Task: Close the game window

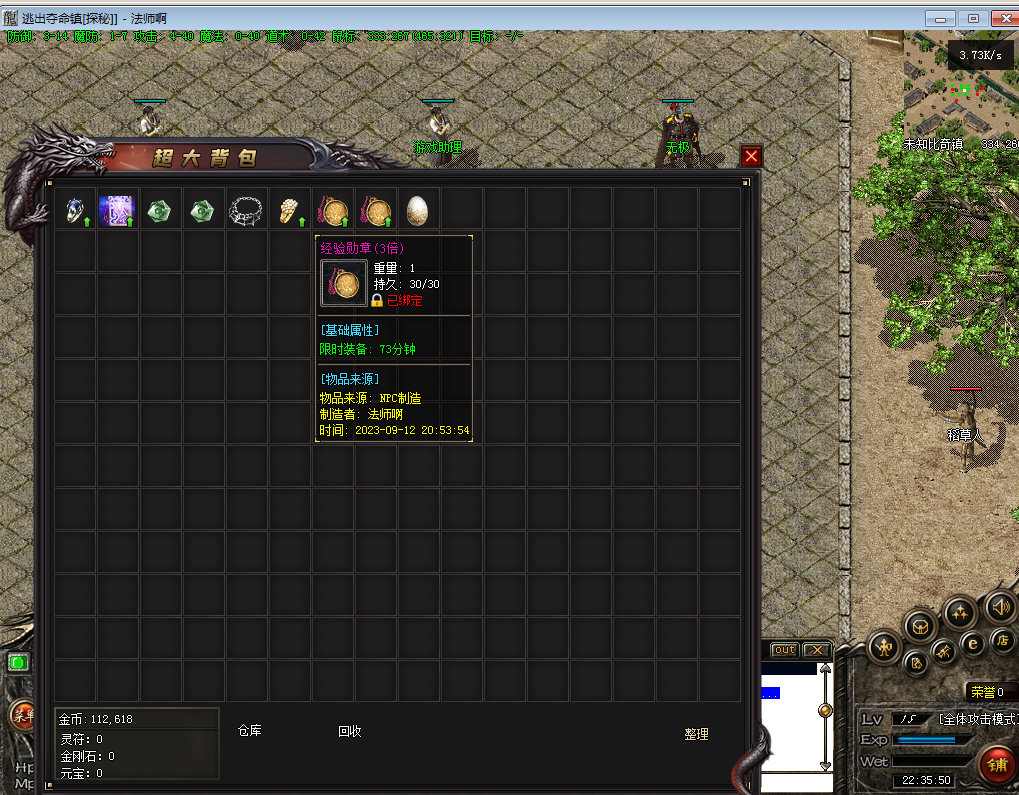Action: (x=1002, y=18)
